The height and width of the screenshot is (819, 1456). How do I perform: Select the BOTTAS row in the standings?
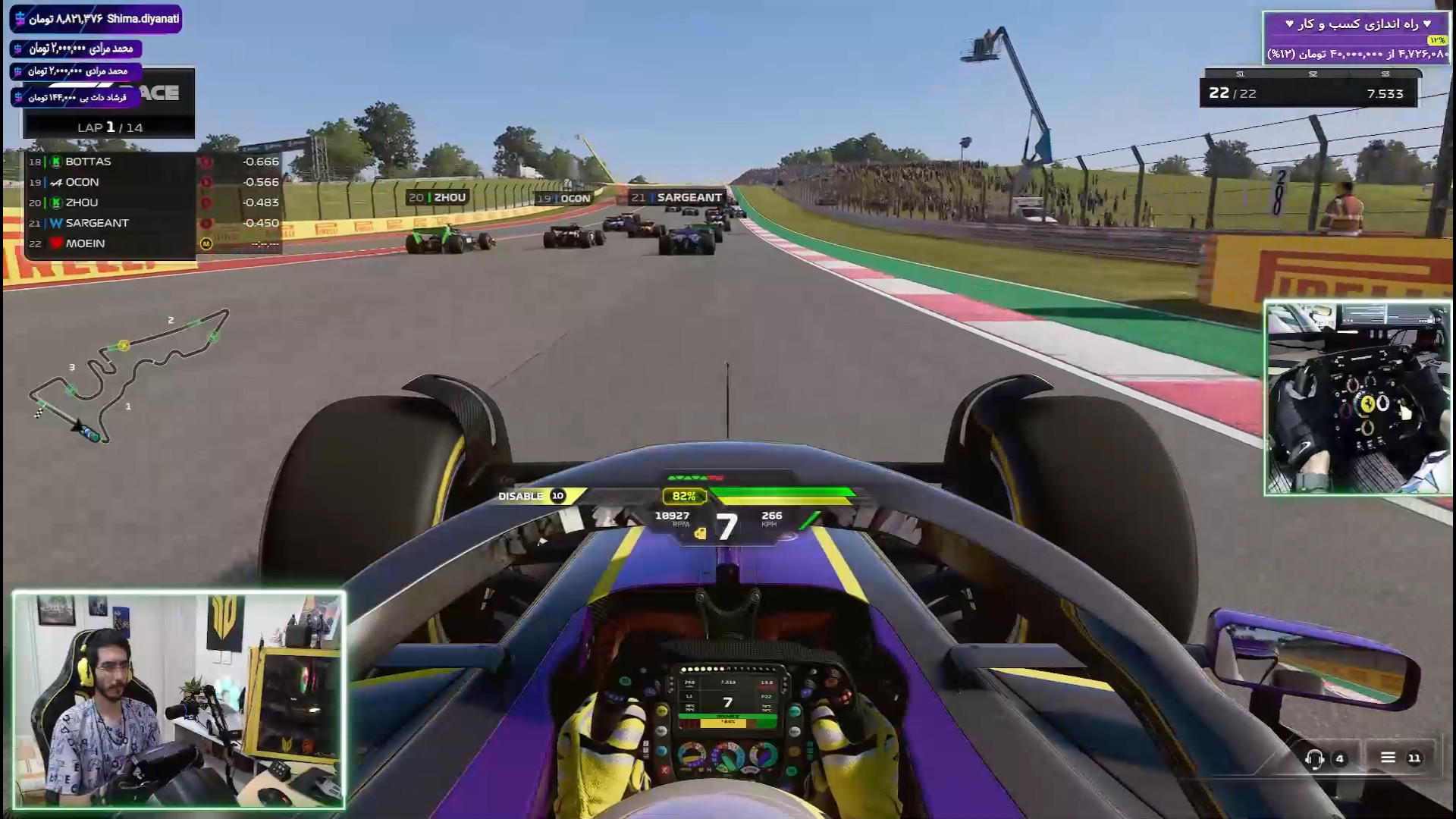coord(110,162)
